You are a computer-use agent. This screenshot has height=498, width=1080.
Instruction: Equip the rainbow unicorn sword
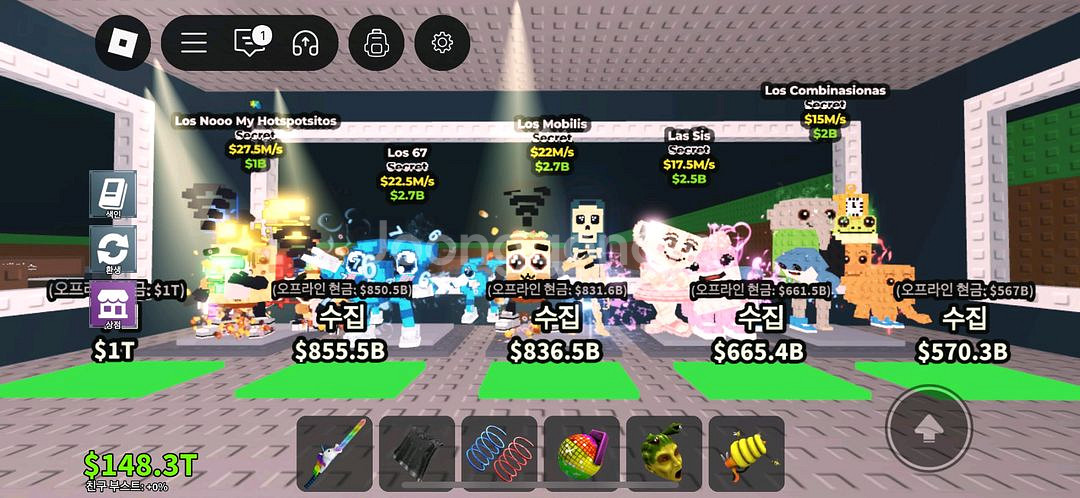point(335,452)
